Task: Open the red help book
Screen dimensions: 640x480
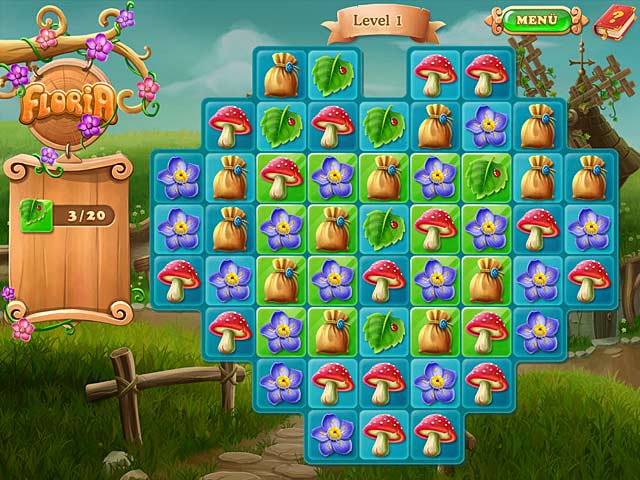Action: click(611, 20)
